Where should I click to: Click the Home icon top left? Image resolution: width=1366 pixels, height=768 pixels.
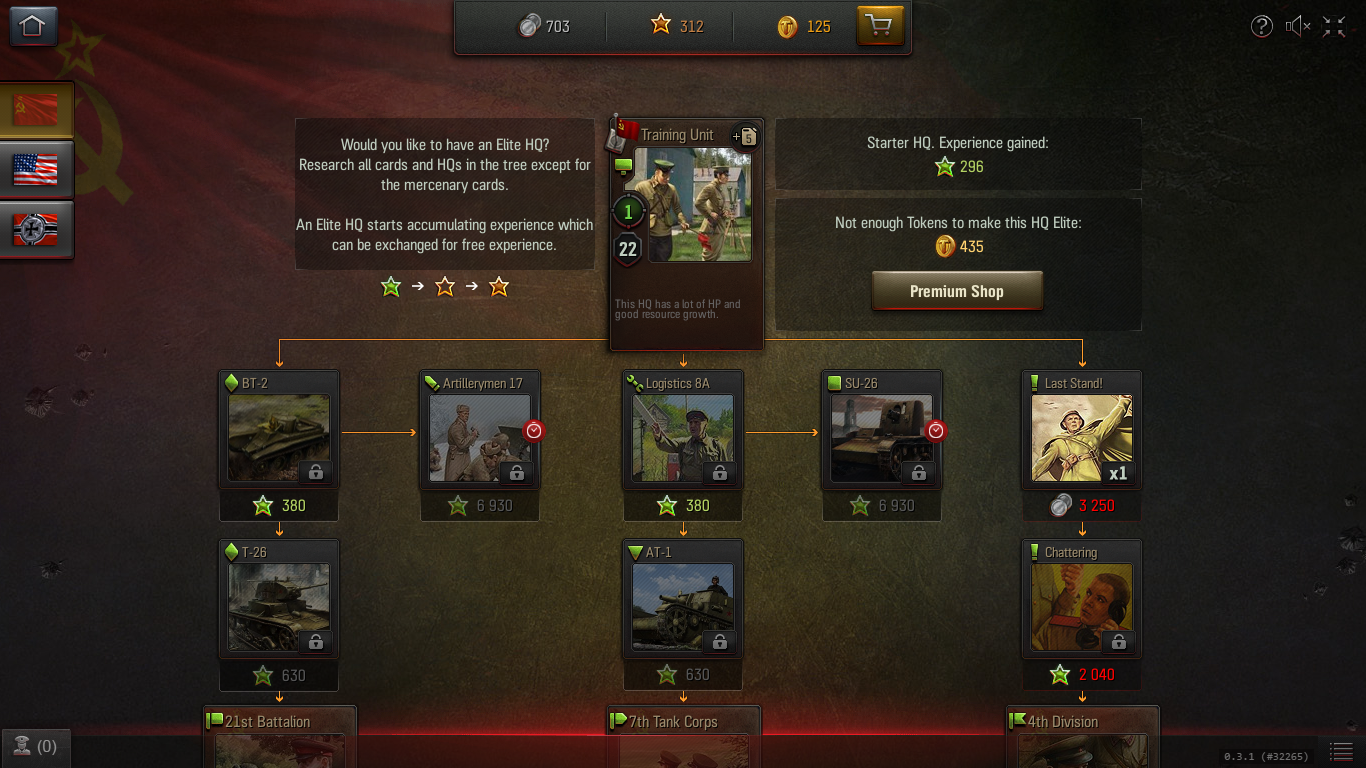(33, 23)
